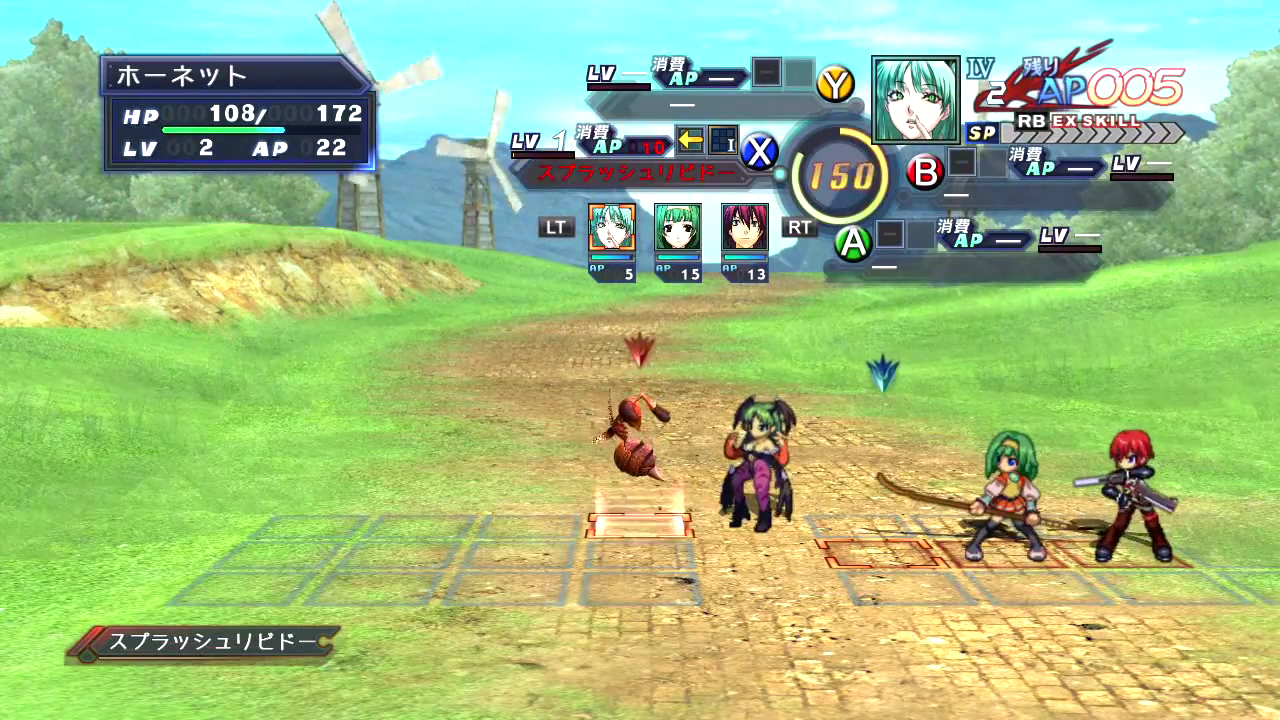
Task: Select the LT trigger indicator
Action: [x=557, y=227]
